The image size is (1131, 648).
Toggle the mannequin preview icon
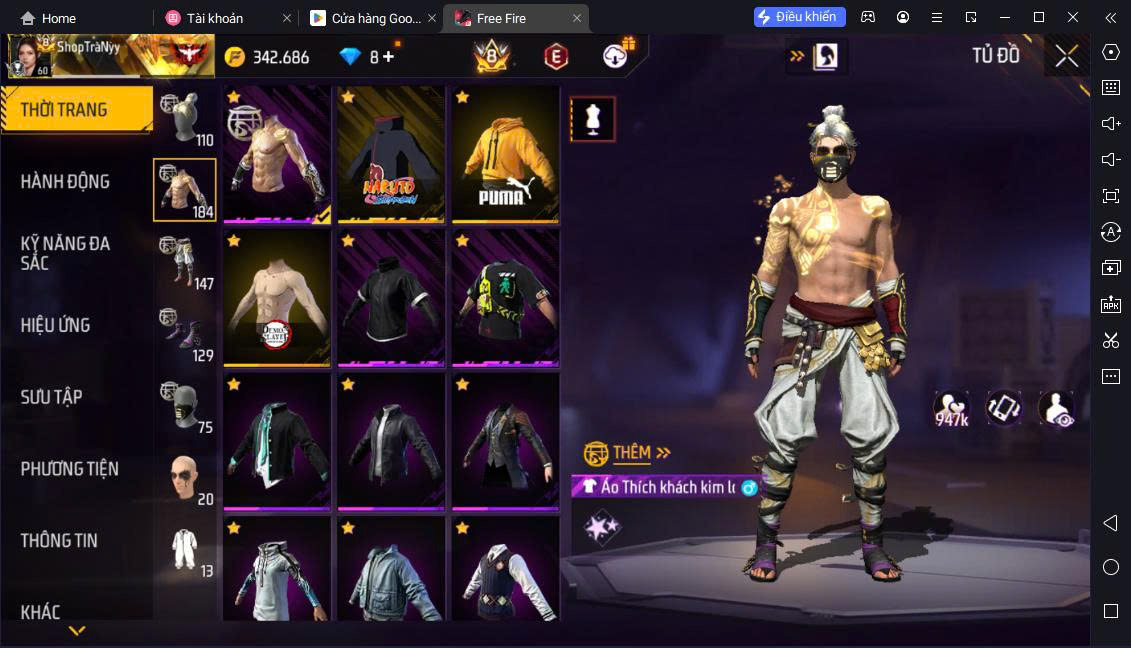tap(593, 120)
